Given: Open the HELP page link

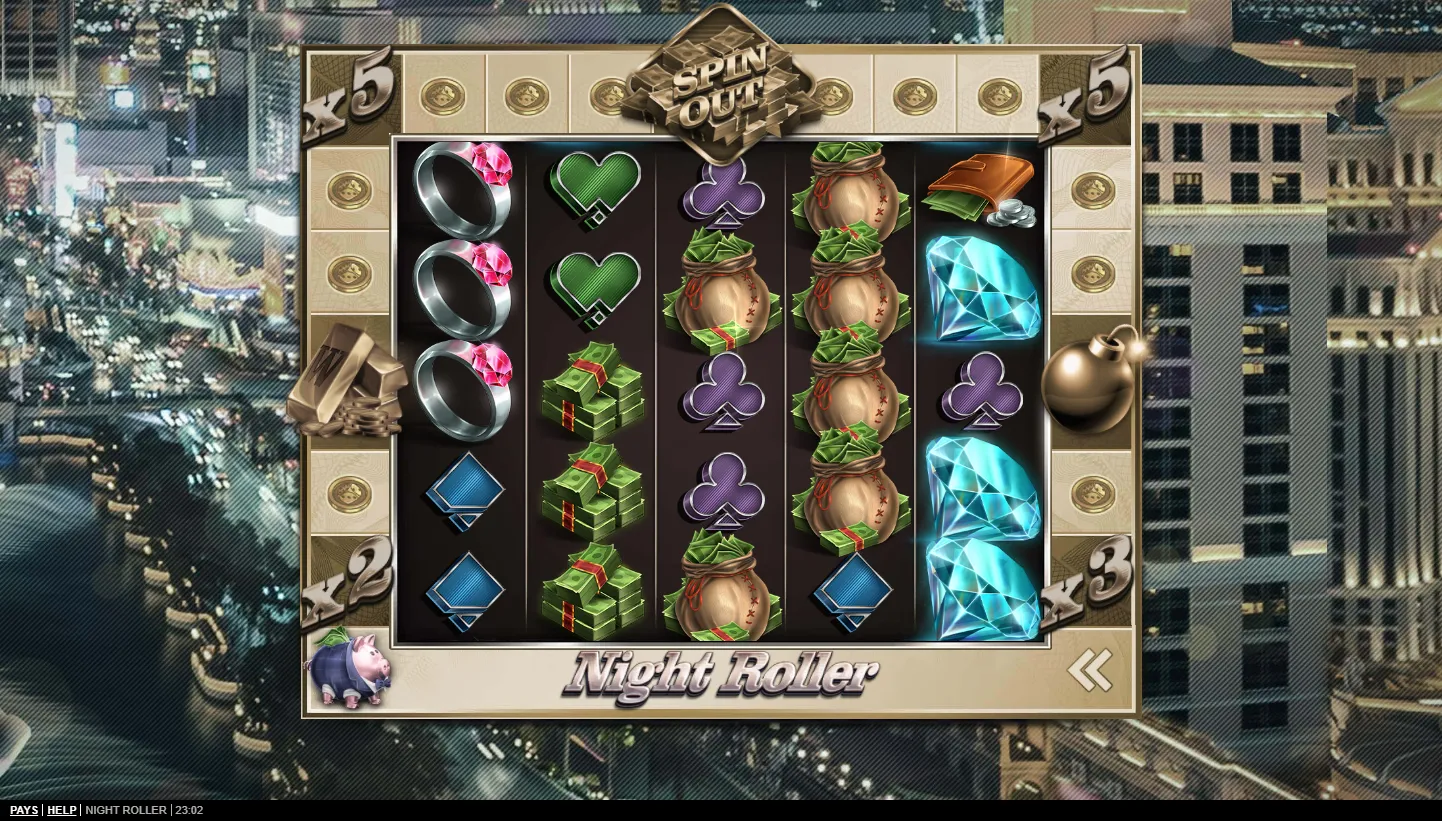Looking at the screenshot, I should tap(62, 810).
